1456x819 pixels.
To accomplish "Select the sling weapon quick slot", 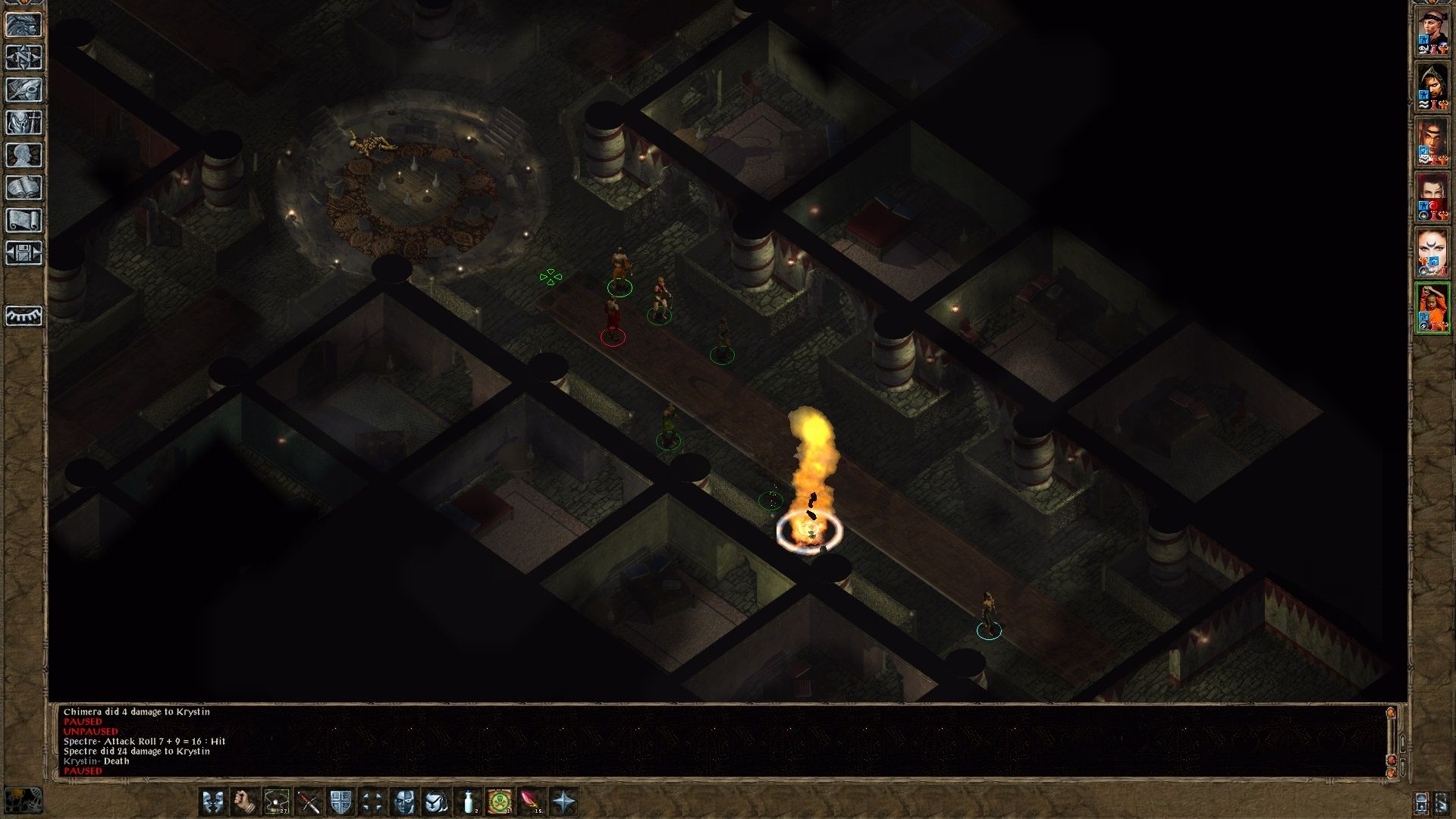I will (277, 802).
